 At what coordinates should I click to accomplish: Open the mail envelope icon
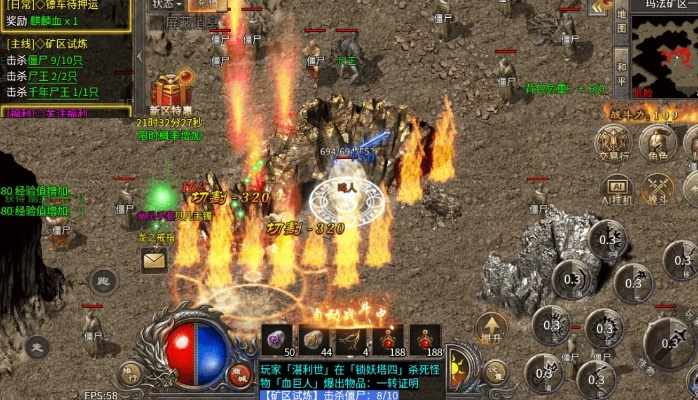click(x=154, y=261)
